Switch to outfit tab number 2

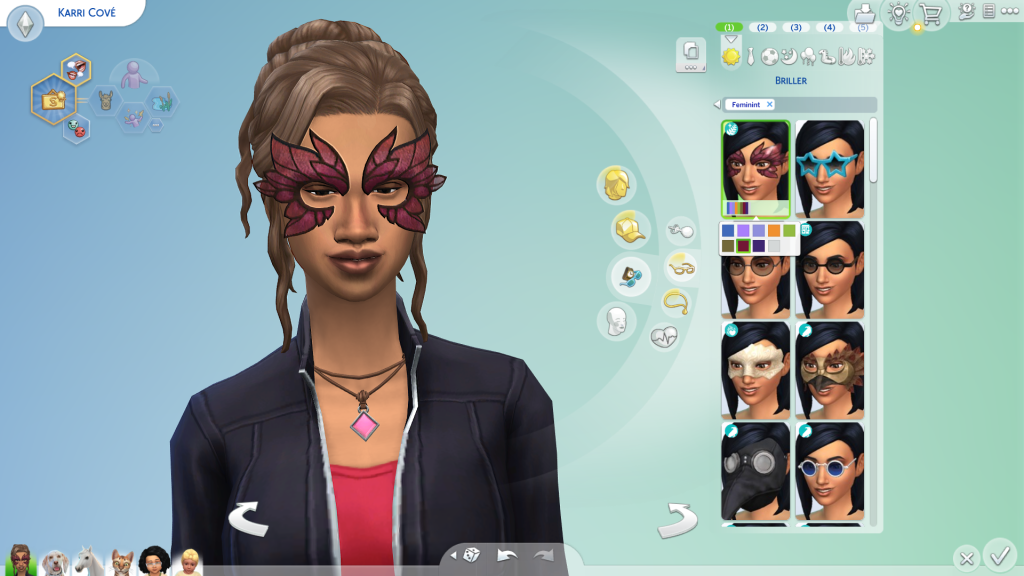click(x=763, y=27)
